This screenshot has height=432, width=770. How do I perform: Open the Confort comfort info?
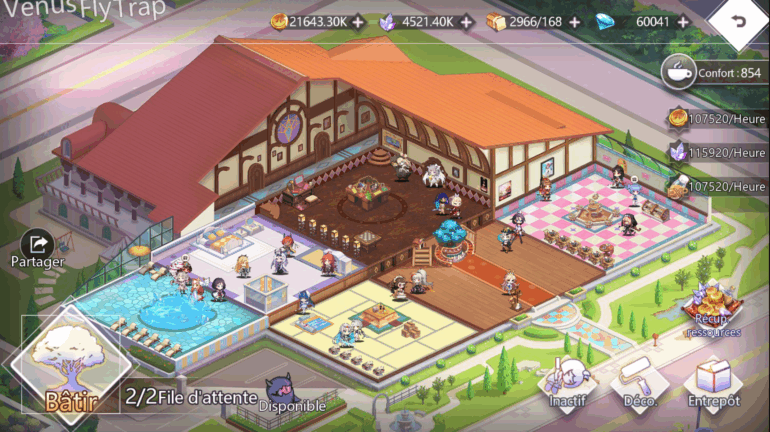[714, 72]
